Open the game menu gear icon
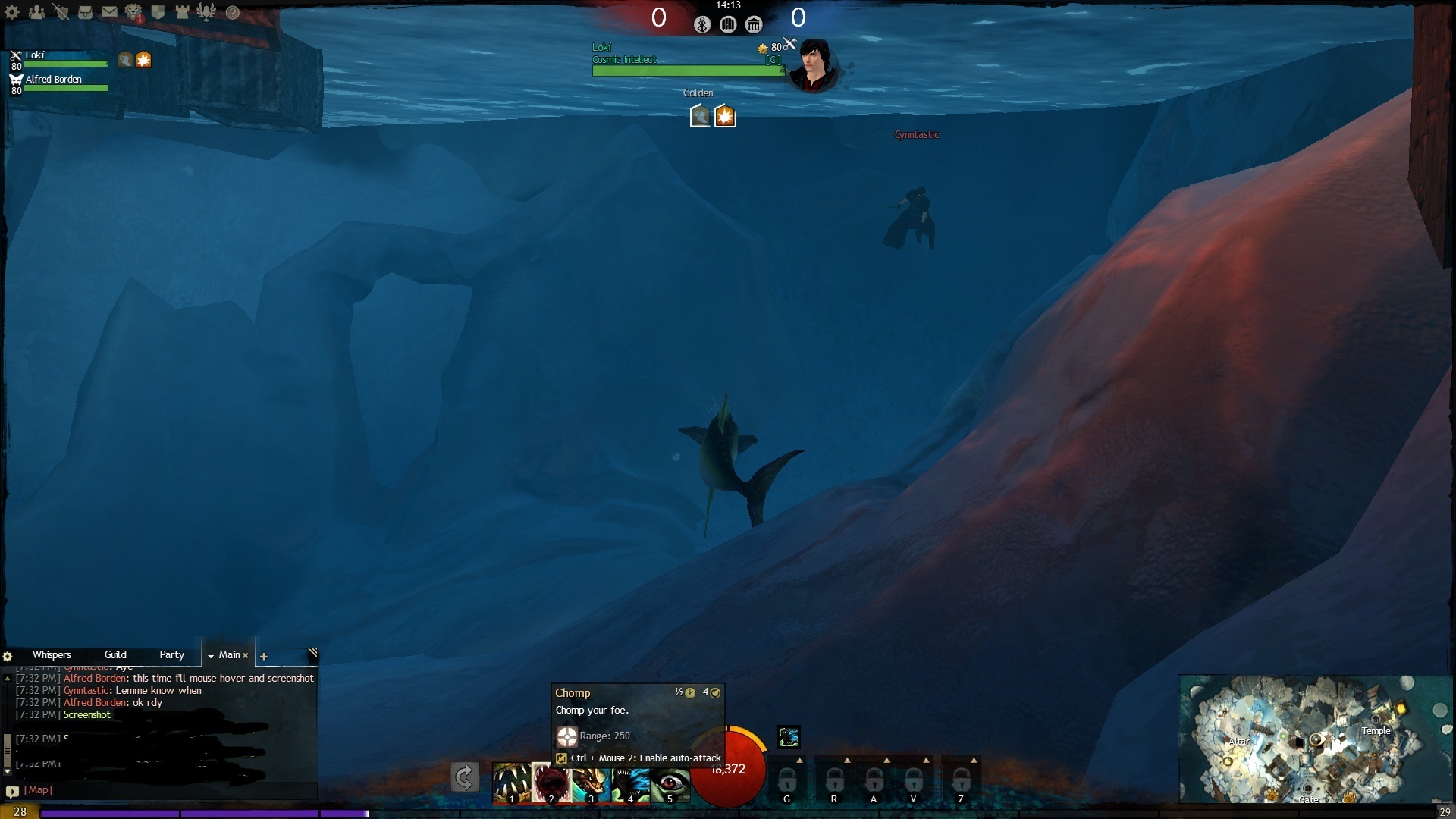This screenshot has width=1456, height=819. (x=12, y=12)
